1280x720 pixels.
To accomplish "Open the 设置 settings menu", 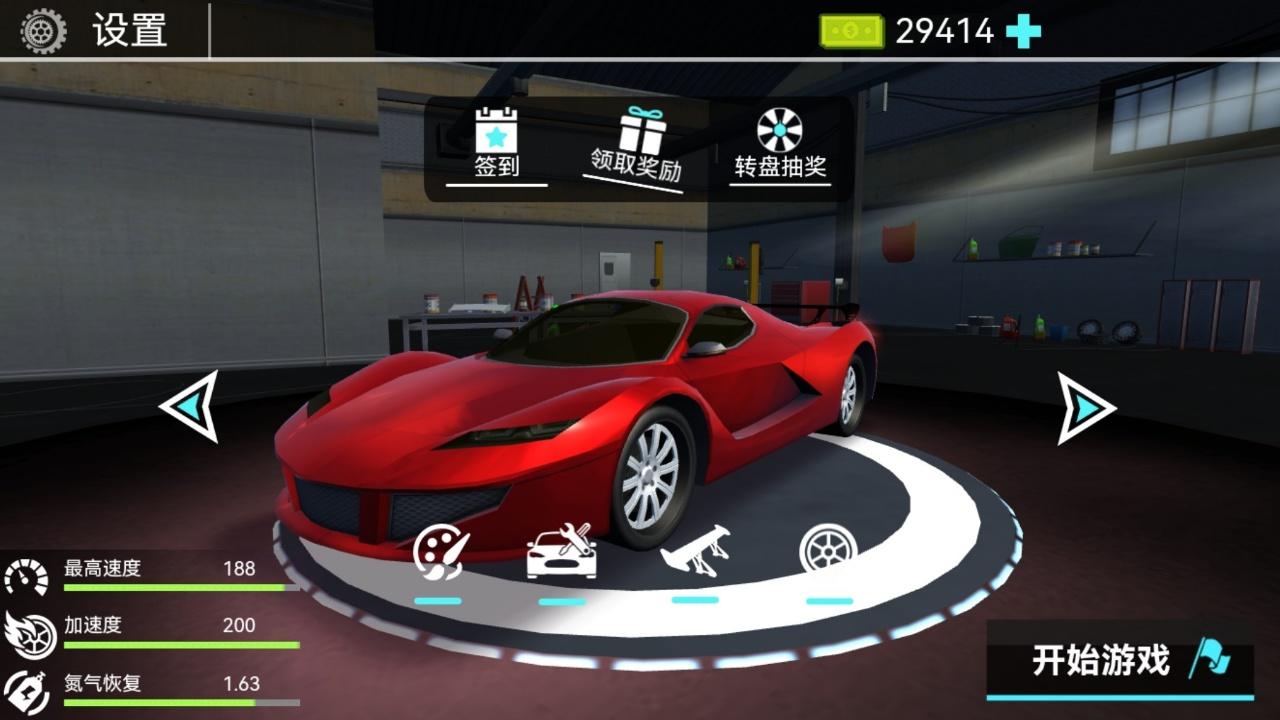I will coord(96,31).
